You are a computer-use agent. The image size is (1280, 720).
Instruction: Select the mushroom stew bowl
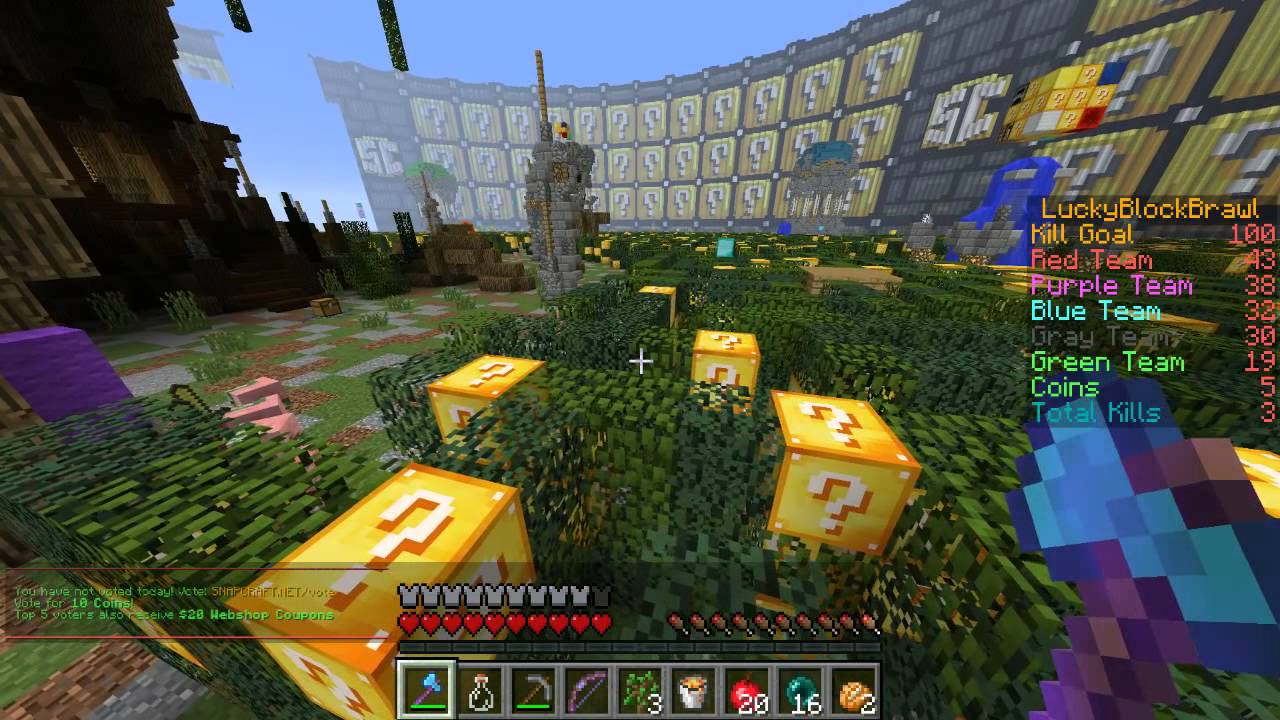click(694, 688)
